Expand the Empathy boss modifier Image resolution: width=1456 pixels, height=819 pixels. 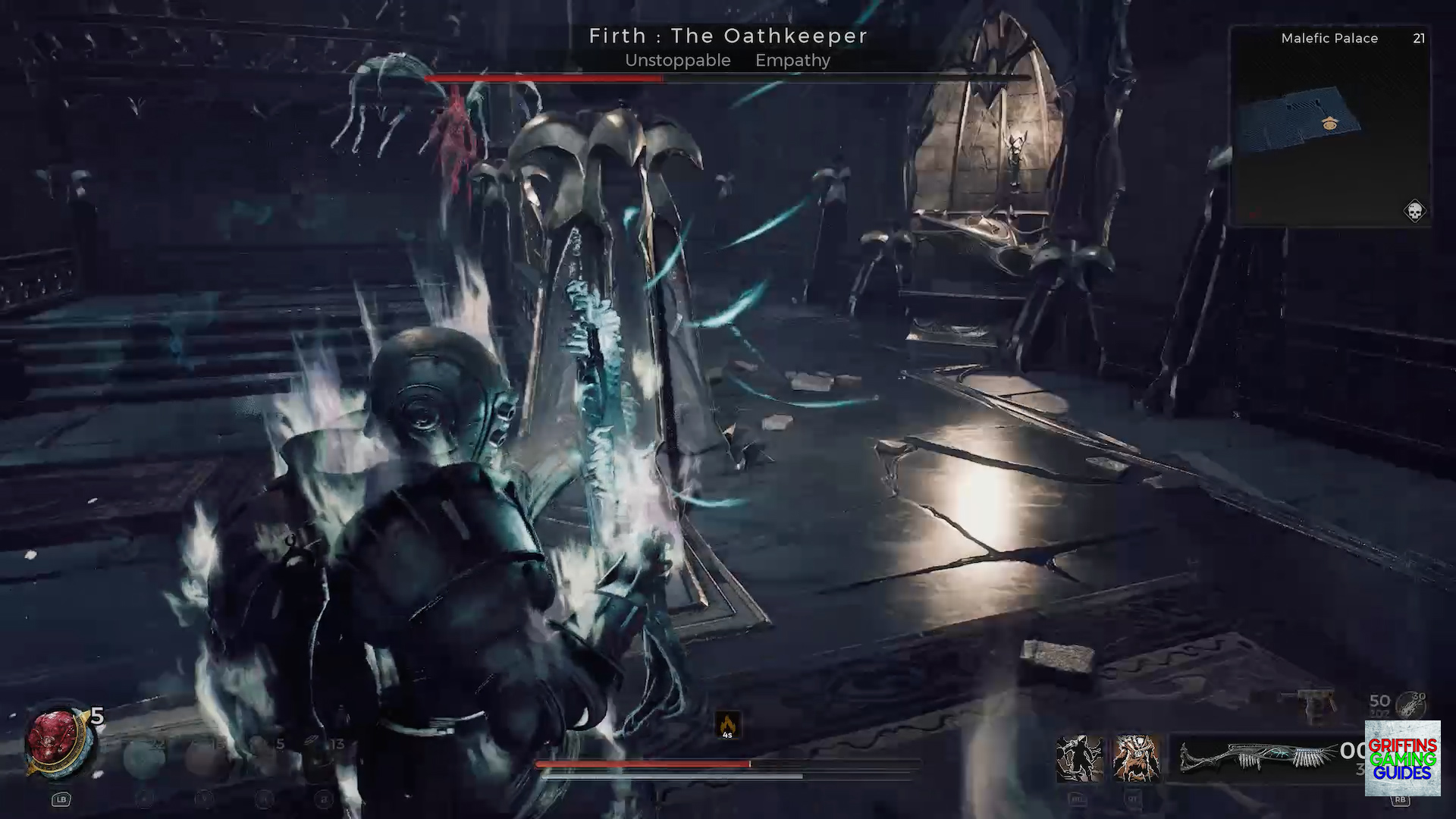click(x=792, y=61)
